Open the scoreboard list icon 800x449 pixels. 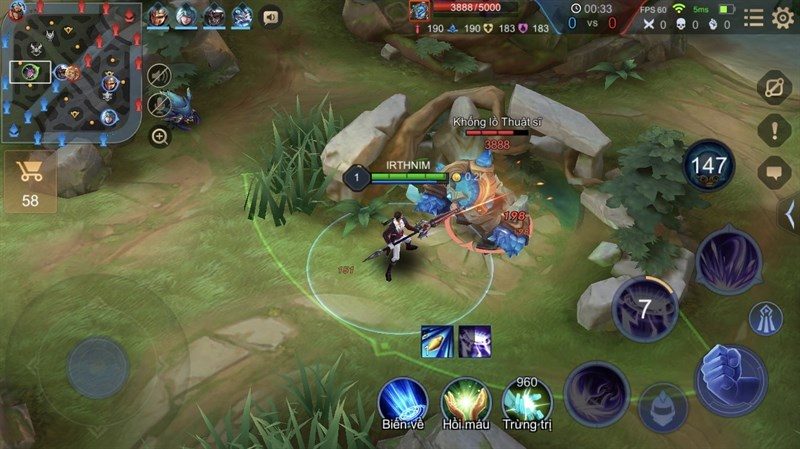click(754, 17)
